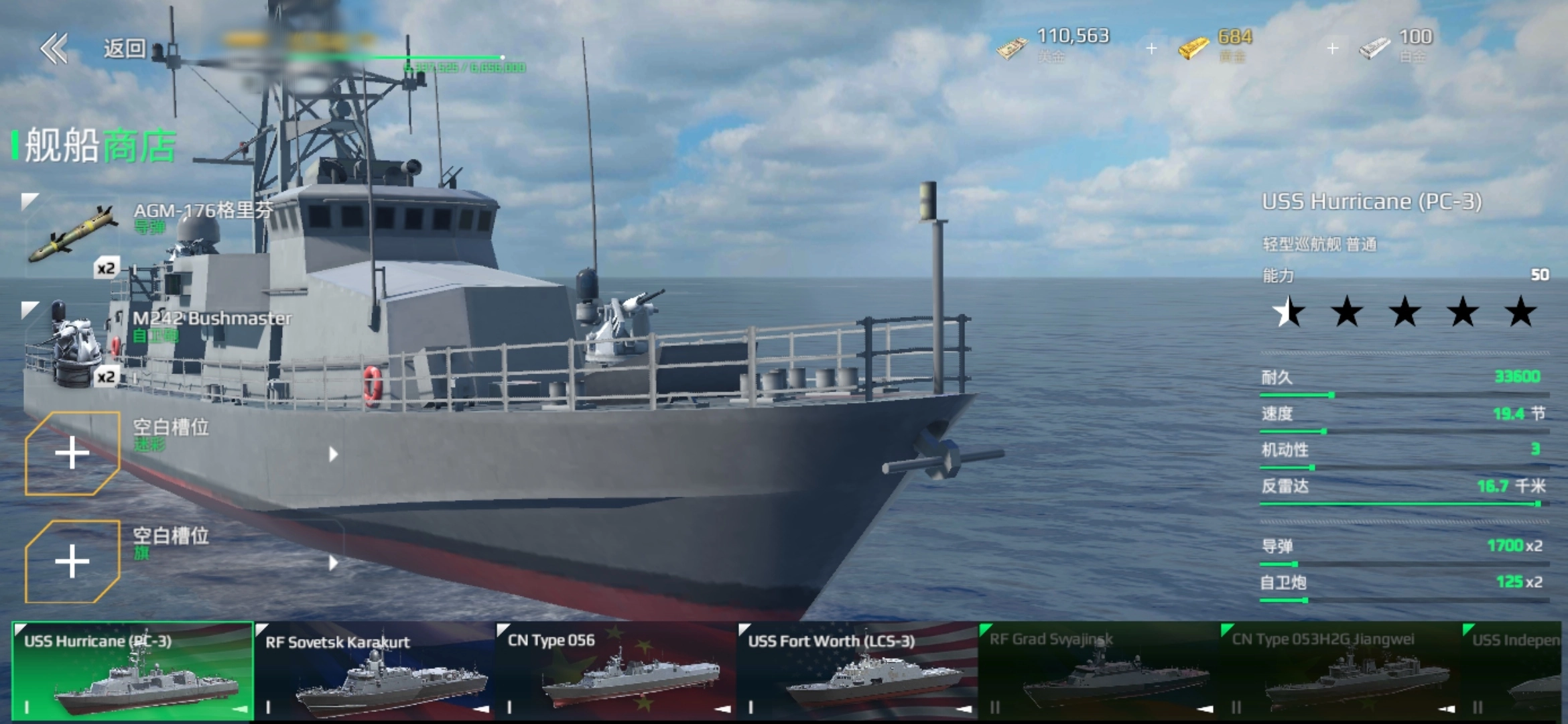
Task: Select the partially visible USS Independence card
Action: click(1516, 670)
